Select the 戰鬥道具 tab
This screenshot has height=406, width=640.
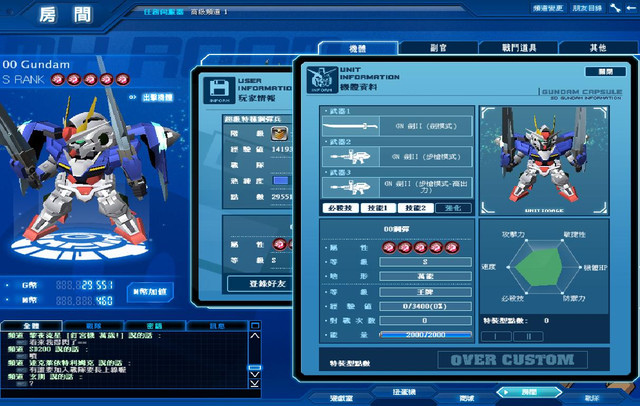pyautogui.click(x=517, y=48)
